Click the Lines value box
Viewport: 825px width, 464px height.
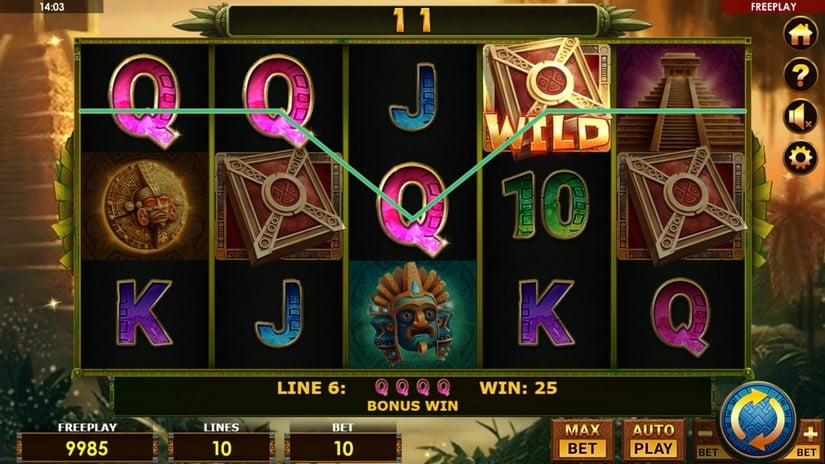(x=220, y=447)
